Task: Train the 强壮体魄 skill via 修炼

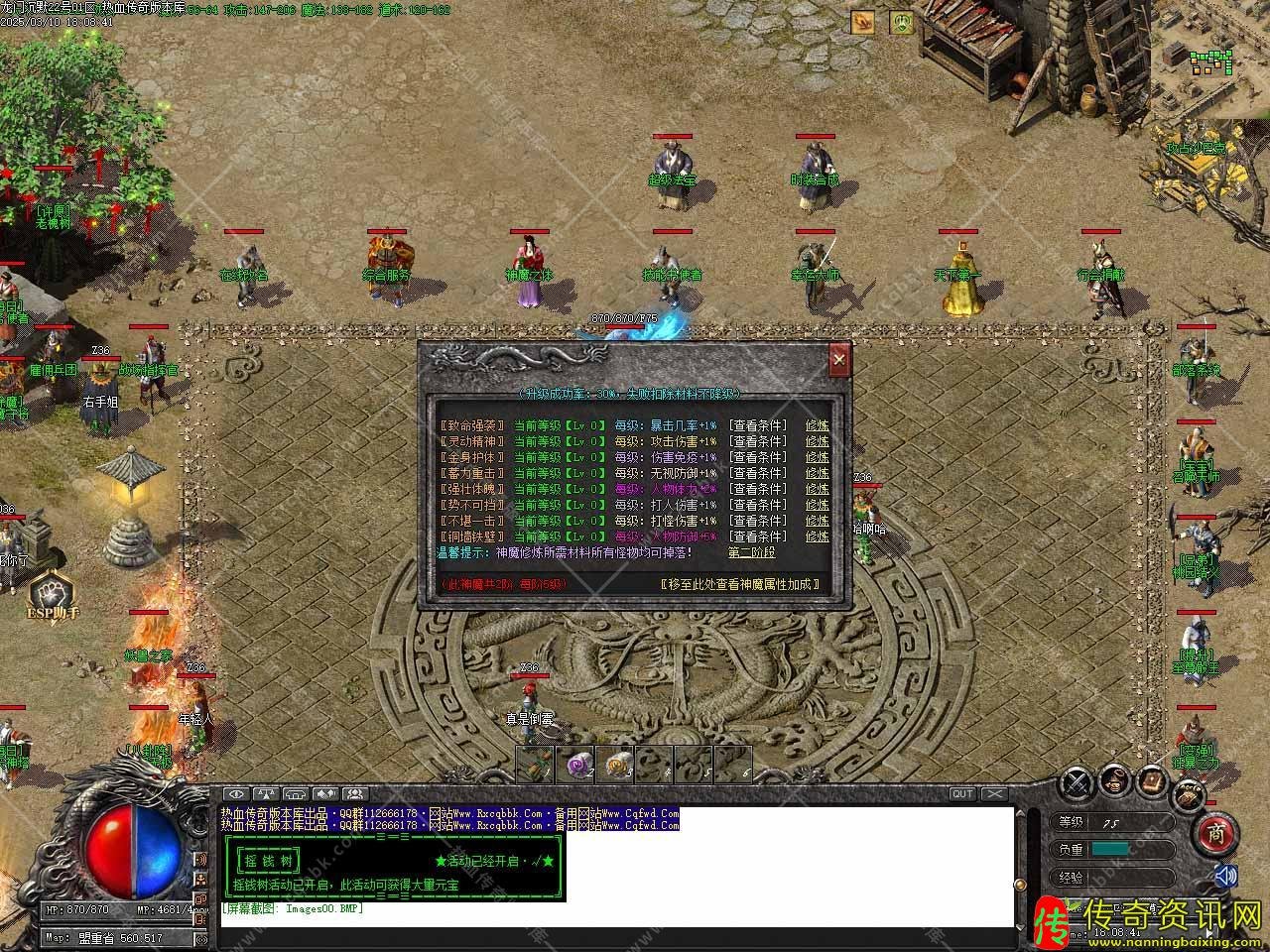Action: click(x=817, y=489)
